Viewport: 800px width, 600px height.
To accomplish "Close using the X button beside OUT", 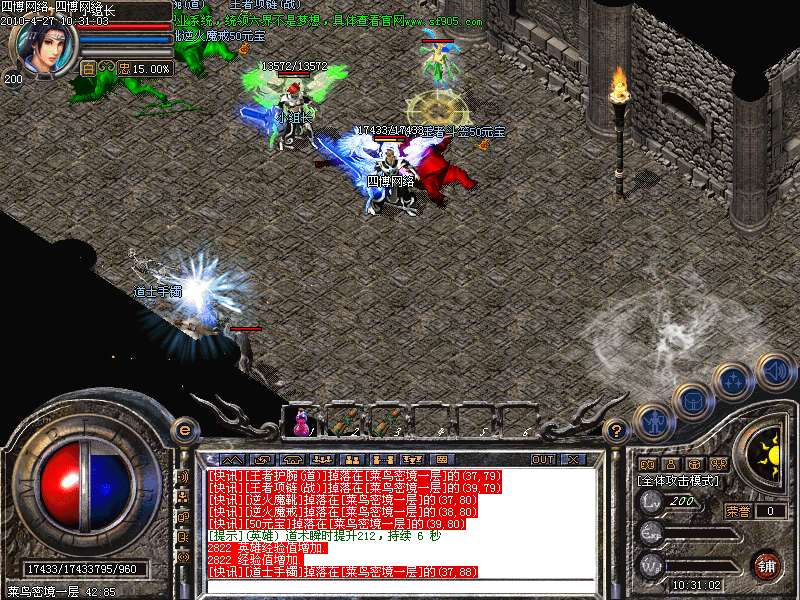I will tap(574, 460).
